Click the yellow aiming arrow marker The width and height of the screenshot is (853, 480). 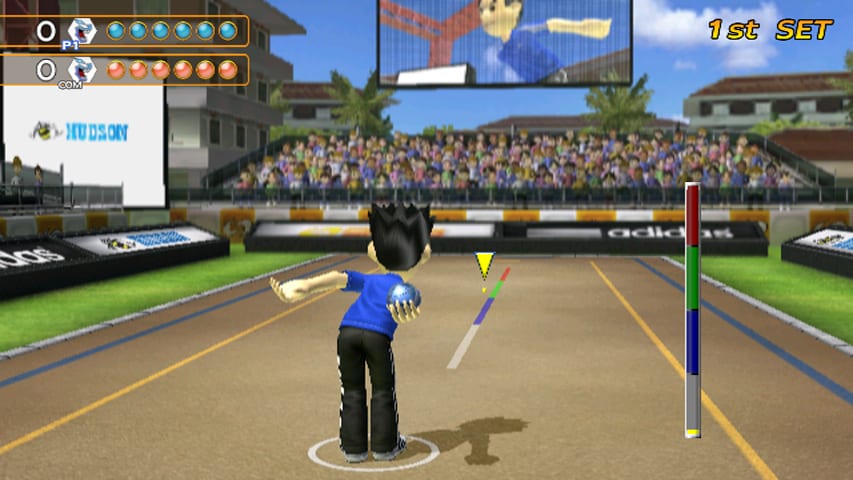pos(485,265)
